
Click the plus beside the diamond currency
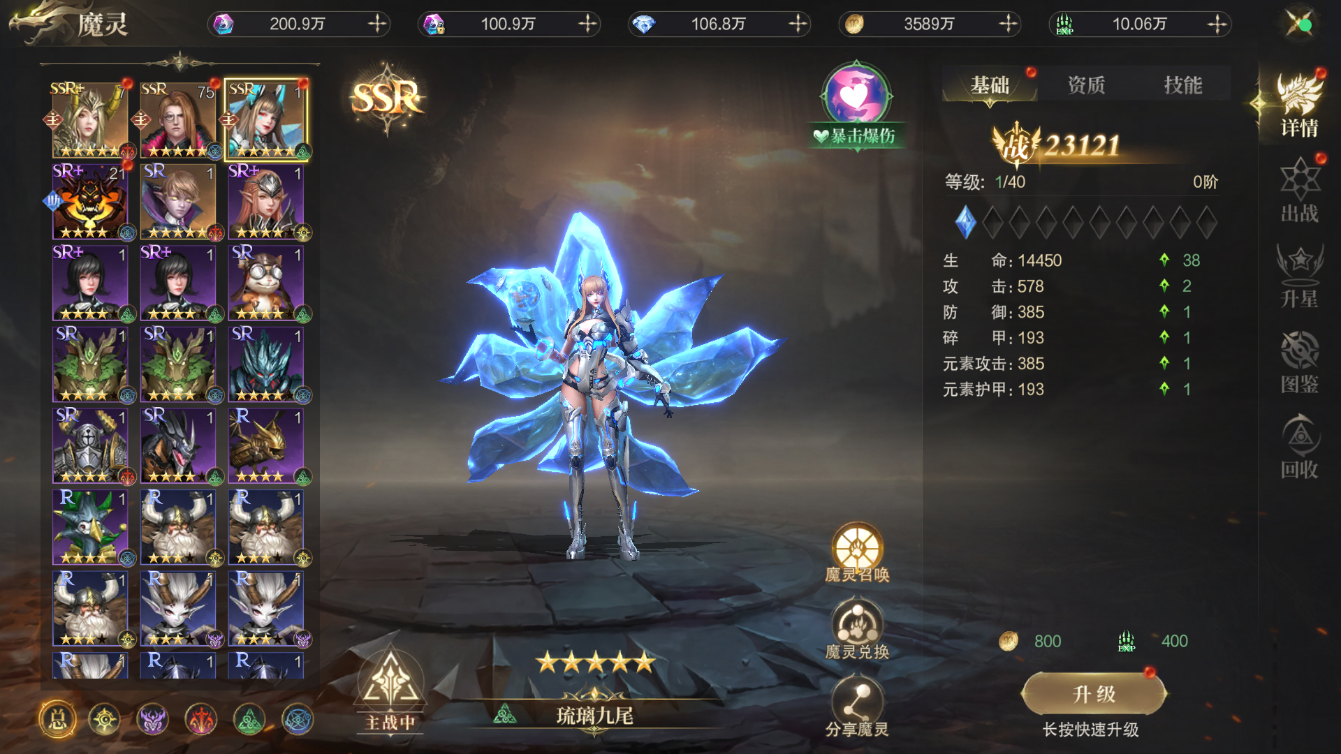coord(800,24)
